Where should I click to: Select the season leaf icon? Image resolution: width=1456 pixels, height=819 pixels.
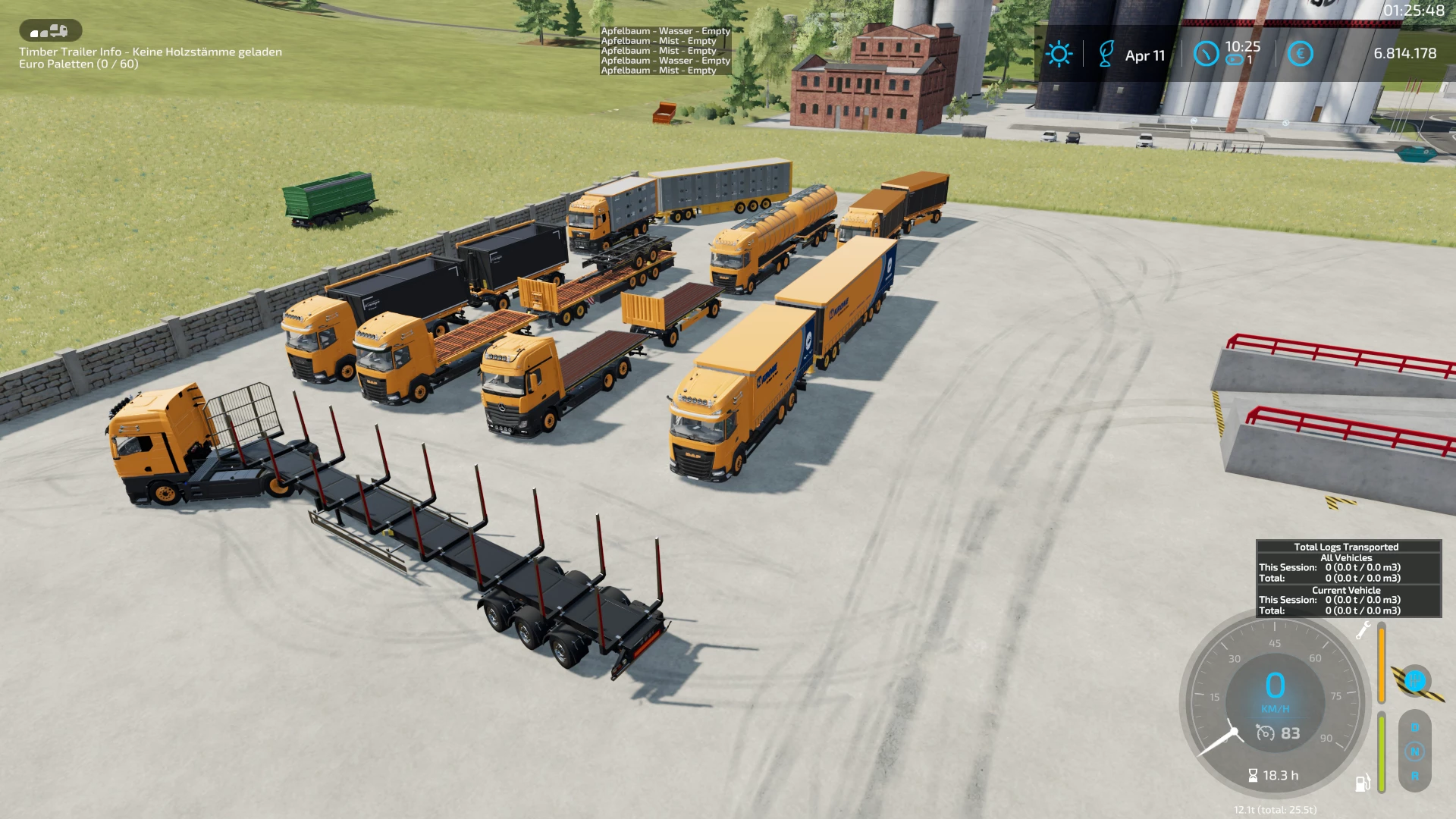pos(1106,54)
